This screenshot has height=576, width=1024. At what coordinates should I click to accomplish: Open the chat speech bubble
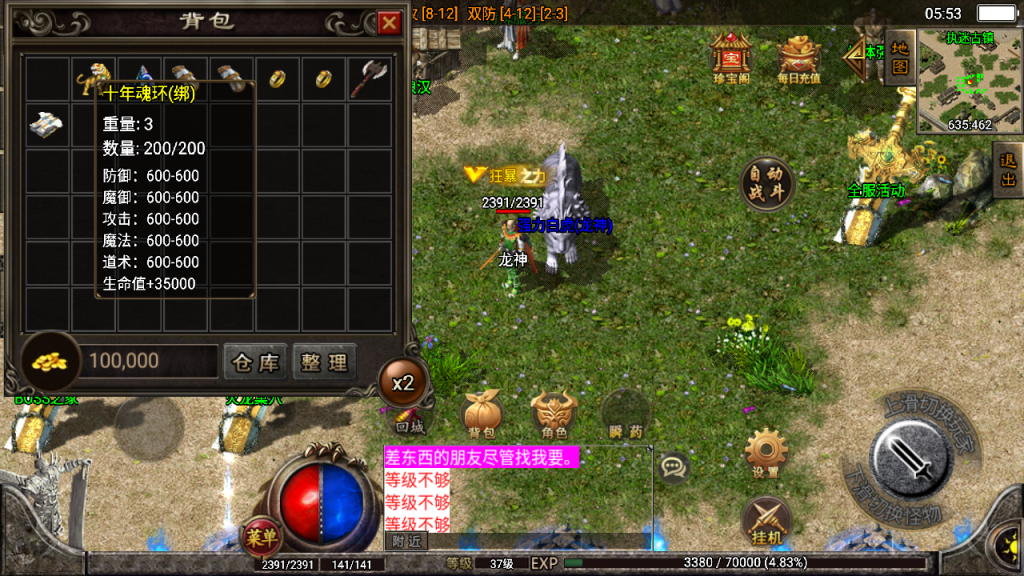[x=674, y=467]
